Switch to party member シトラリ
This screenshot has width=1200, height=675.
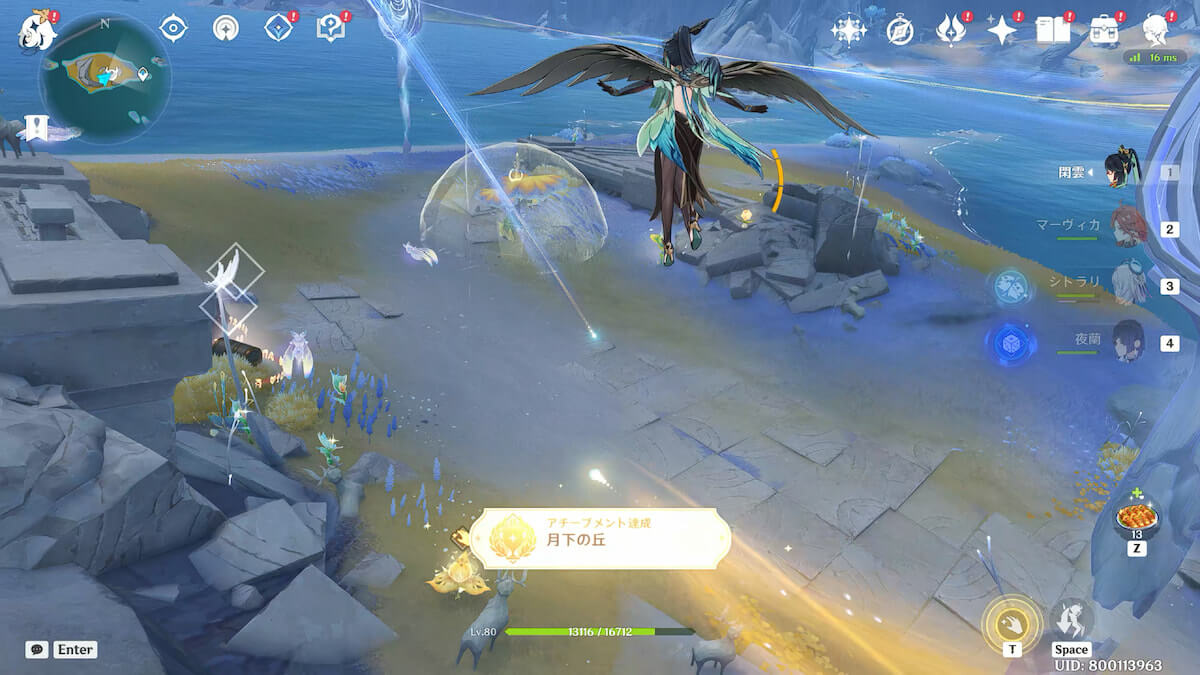pyautogui.click(x=1127, y=285)
